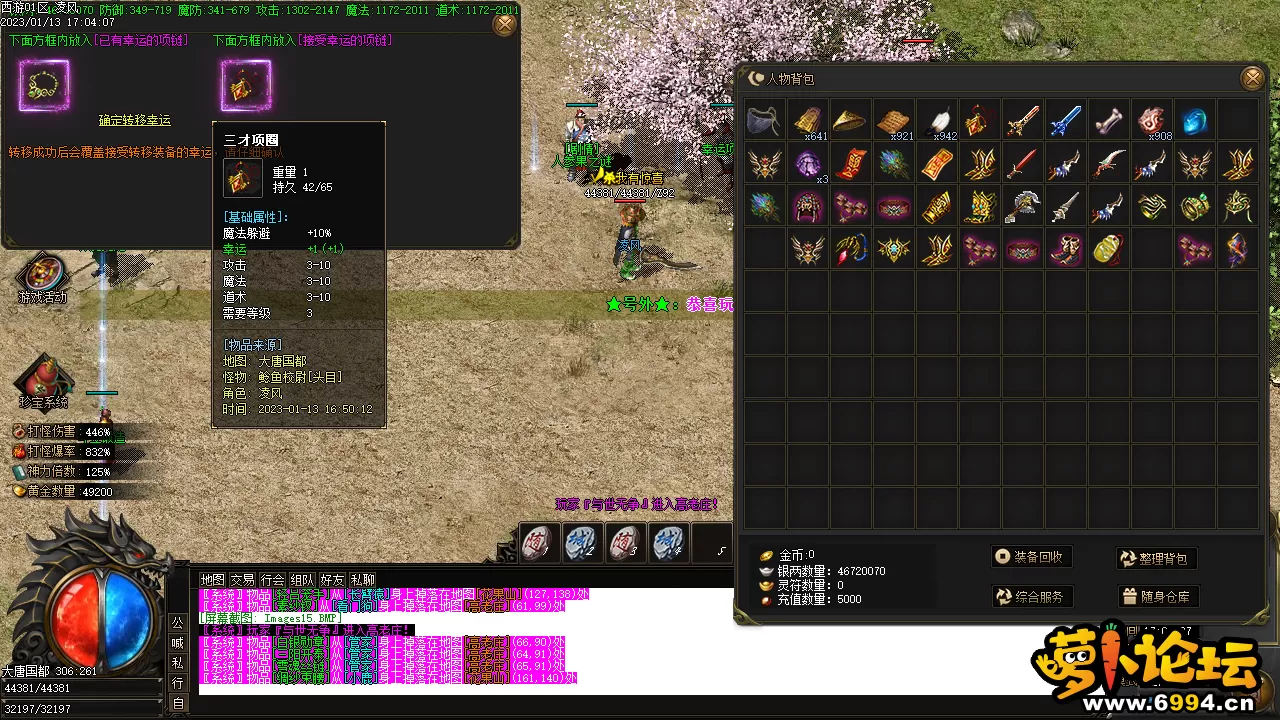Switch chat to the 行会 guild tab
This screenshot has height=720, width=1280.
pyautogui.click(x=272, y=580)
